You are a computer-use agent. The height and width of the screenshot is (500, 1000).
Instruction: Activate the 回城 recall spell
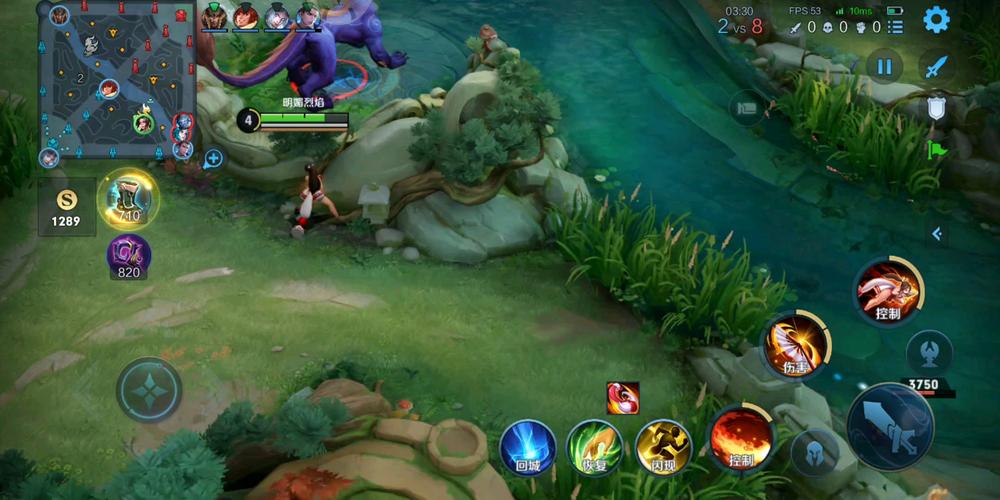[528, 446]
